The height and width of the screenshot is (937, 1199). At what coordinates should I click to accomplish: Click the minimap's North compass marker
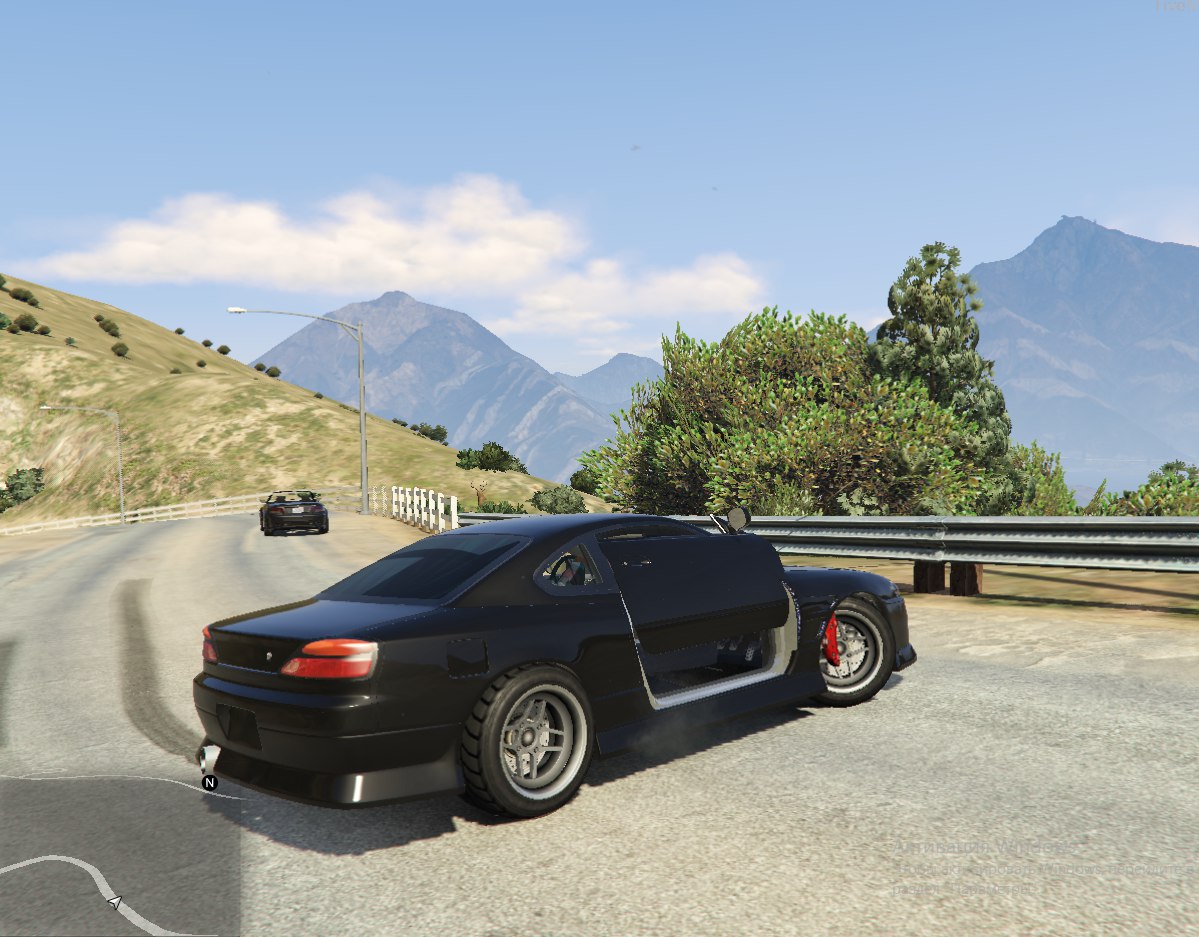210,782
